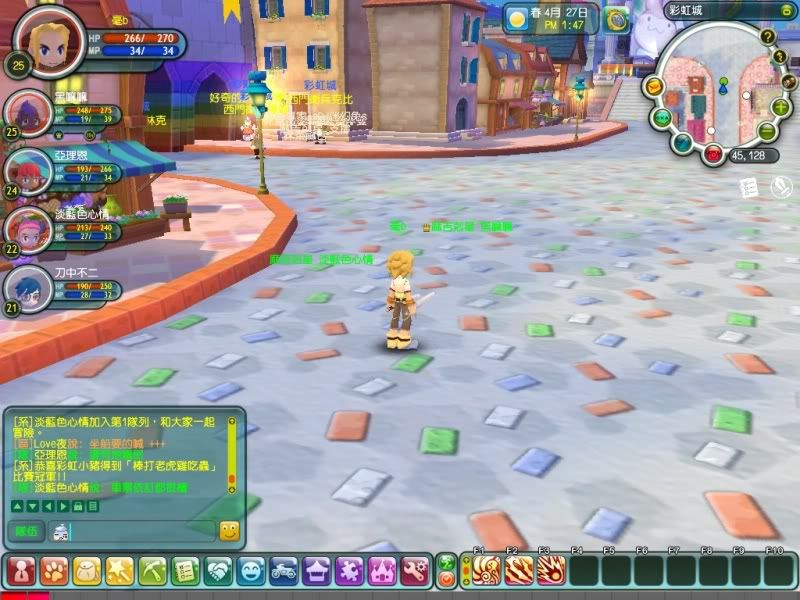
Task: Open the handshake social menu
Action: click(219, 571)
